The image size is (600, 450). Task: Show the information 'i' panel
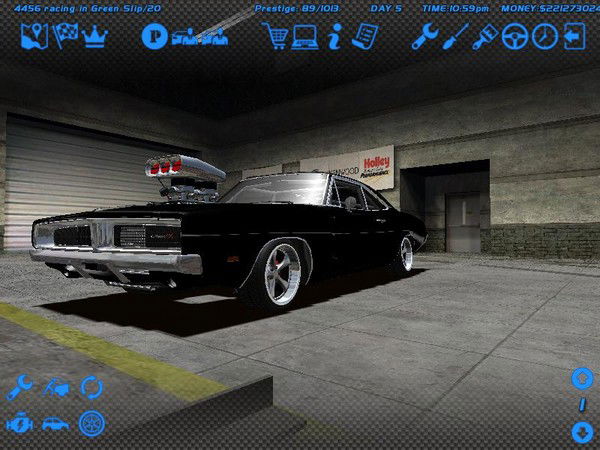(x=334, y=37)
